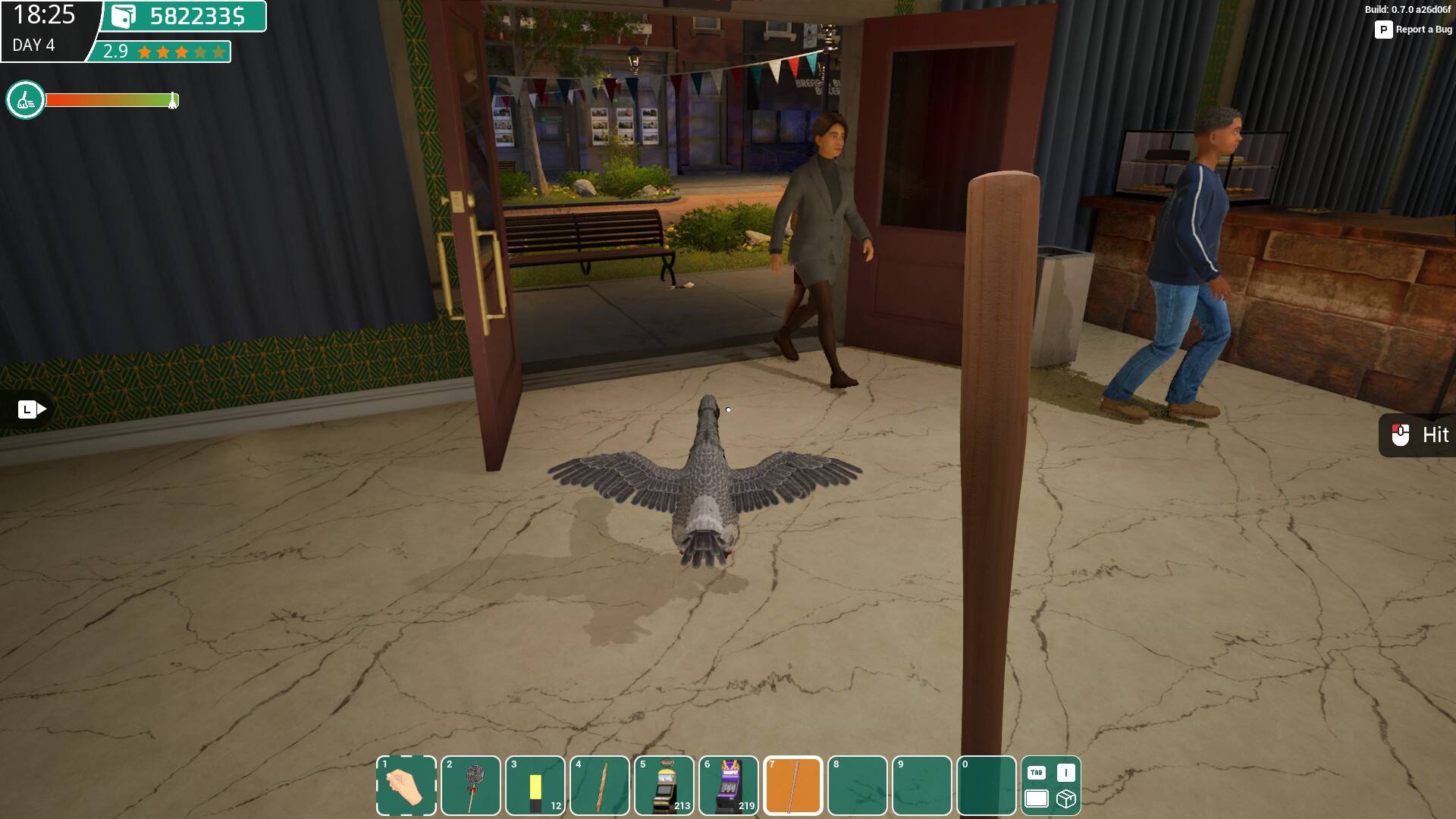
Task: Select the bare hand hotbar slot
Action: [406, 786]
